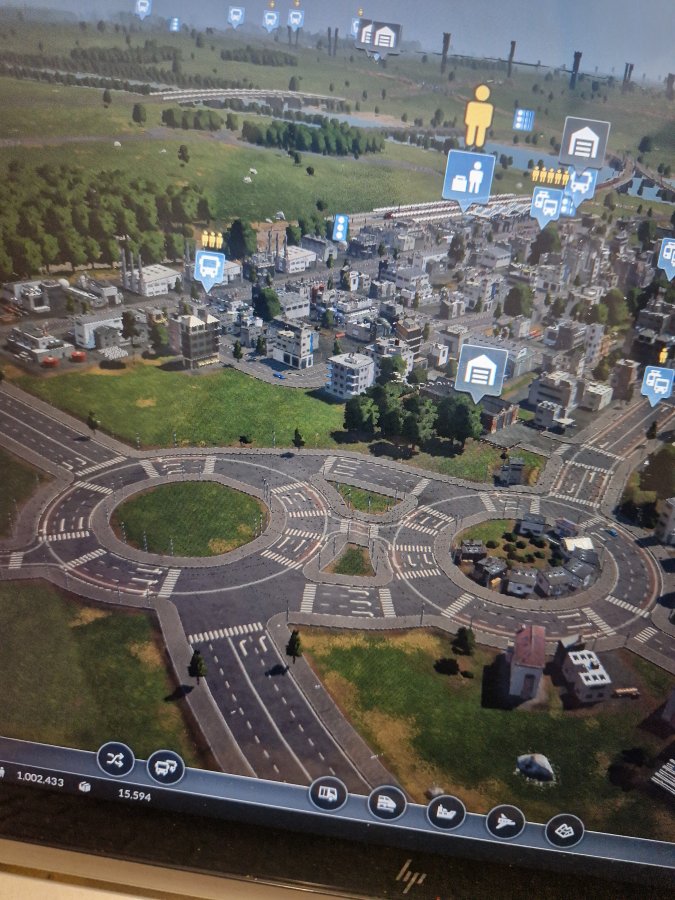Open the train construction menu icon
Screen dimensions: 675x900
pos(387,802)
